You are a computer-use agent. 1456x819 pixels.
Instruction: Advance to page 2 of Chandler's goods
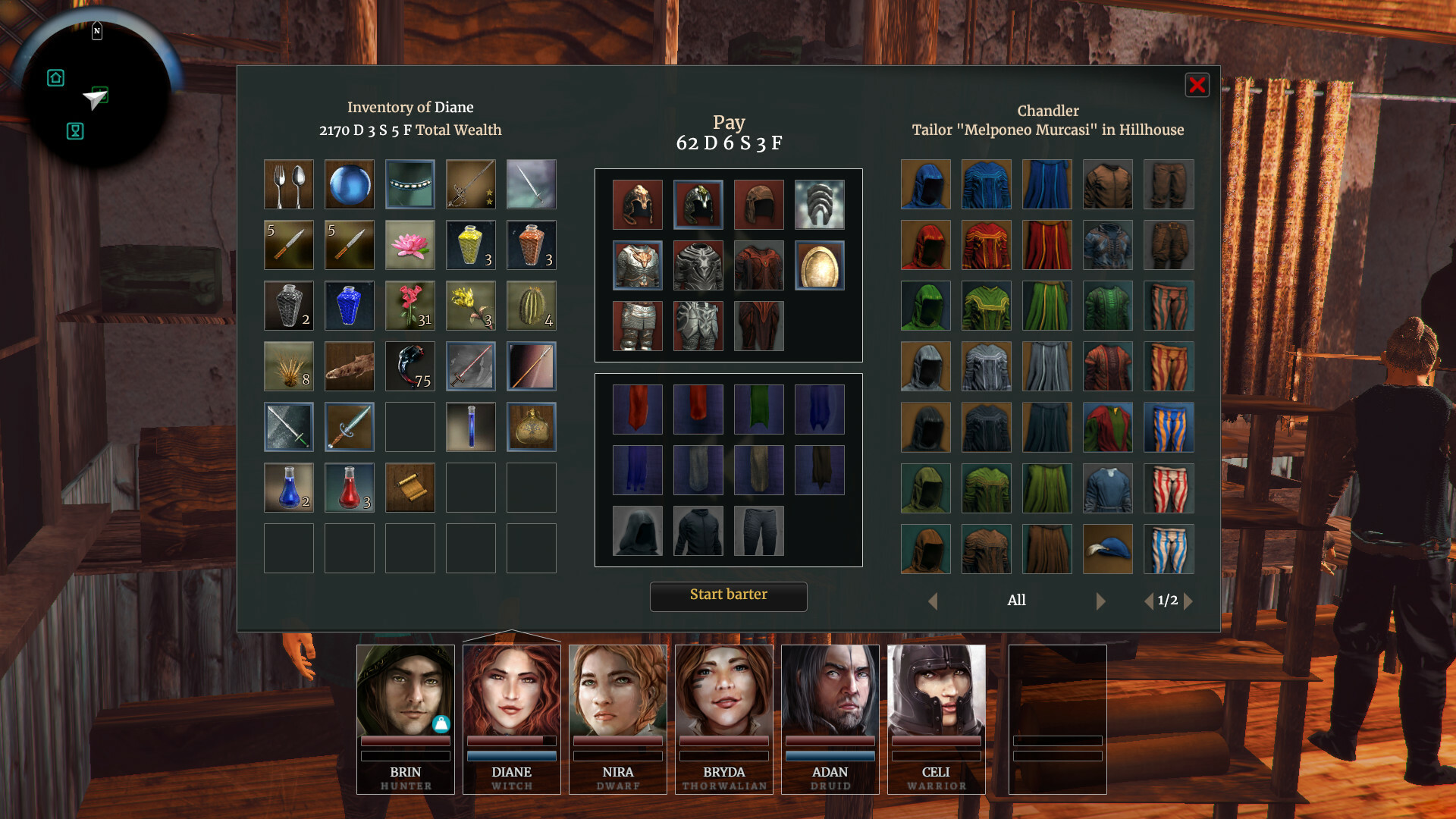(1189, 601)
